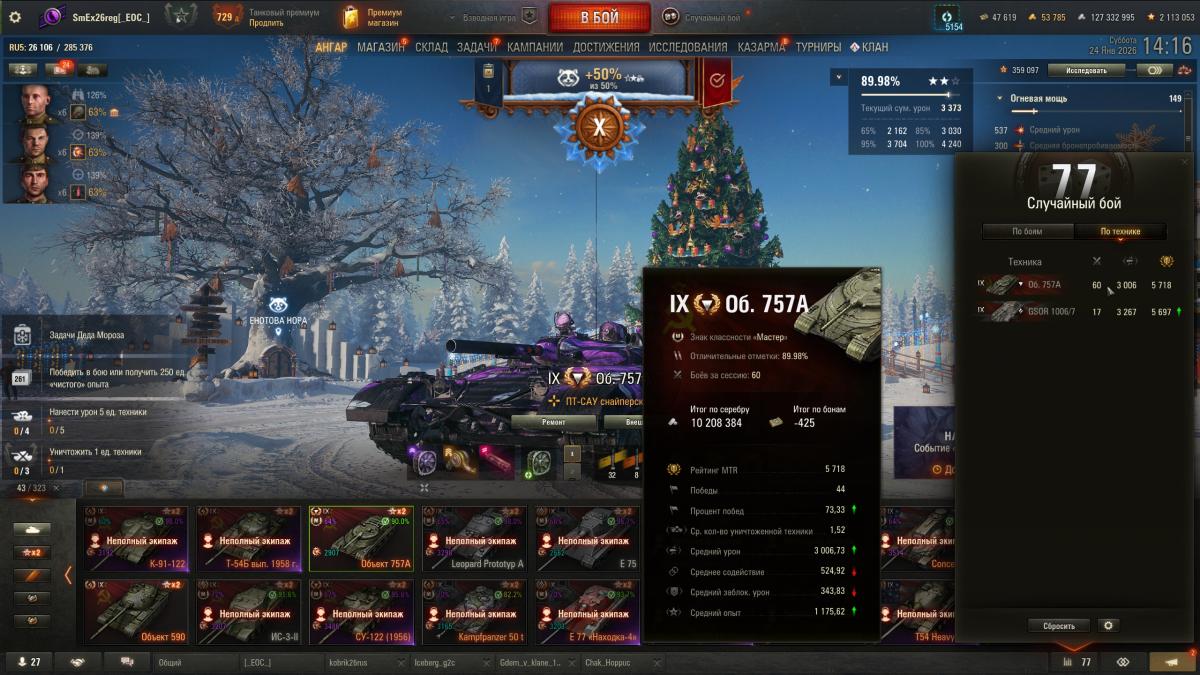Click the Исследовать button
The height and width of the screenshot is (675, 1200).
1085,71
